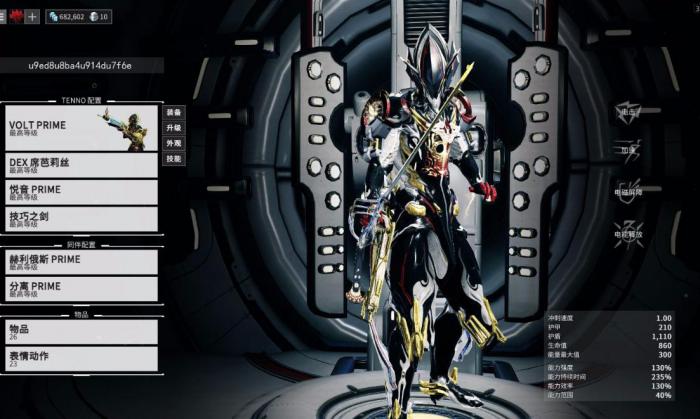Show the 技能 abilities button

174,158
